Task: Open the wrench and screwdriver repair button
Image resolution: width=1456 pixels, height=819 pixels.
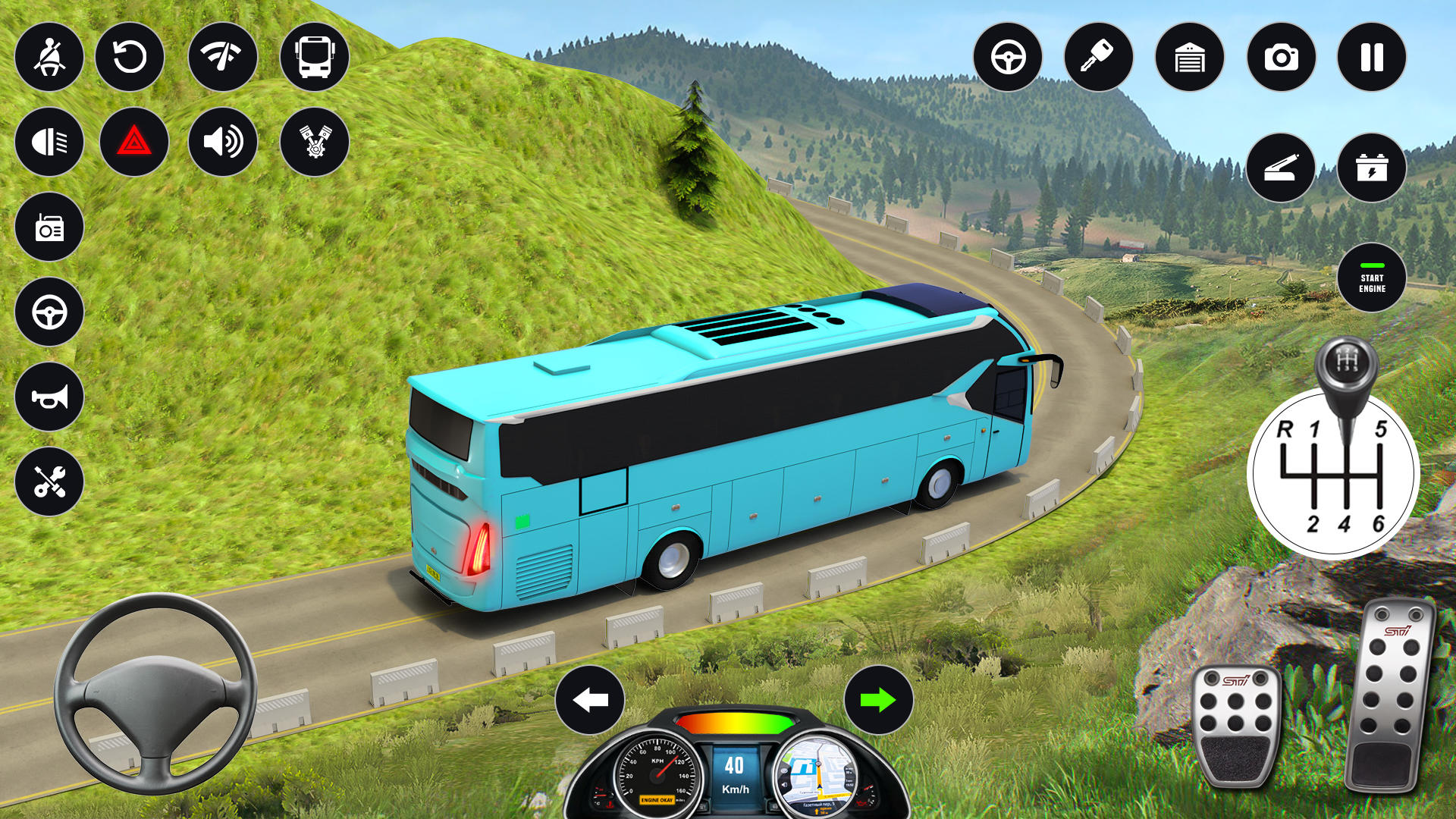Action: [x=49, y=482]
